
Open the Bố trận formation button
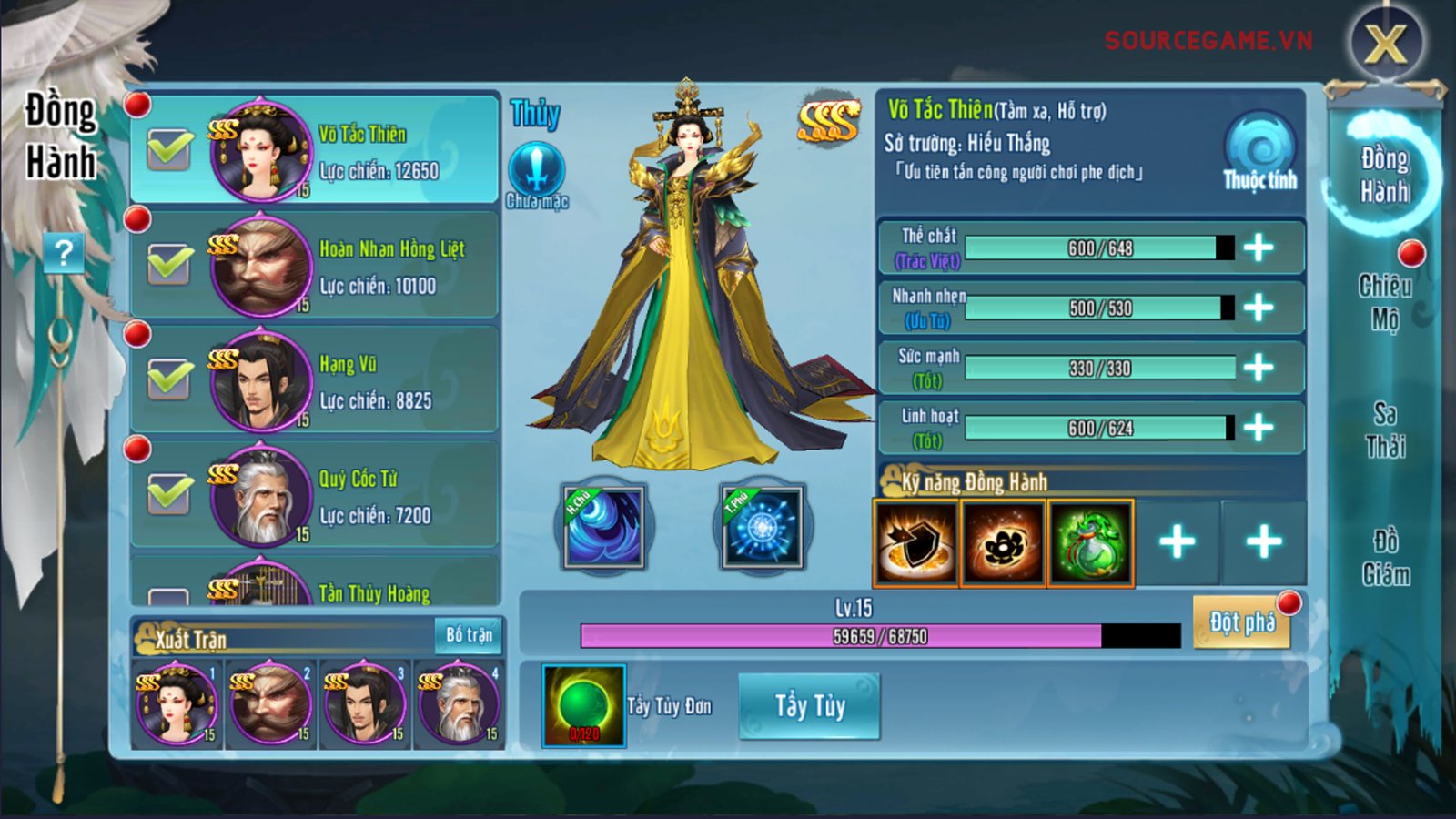tap(469, 634)
